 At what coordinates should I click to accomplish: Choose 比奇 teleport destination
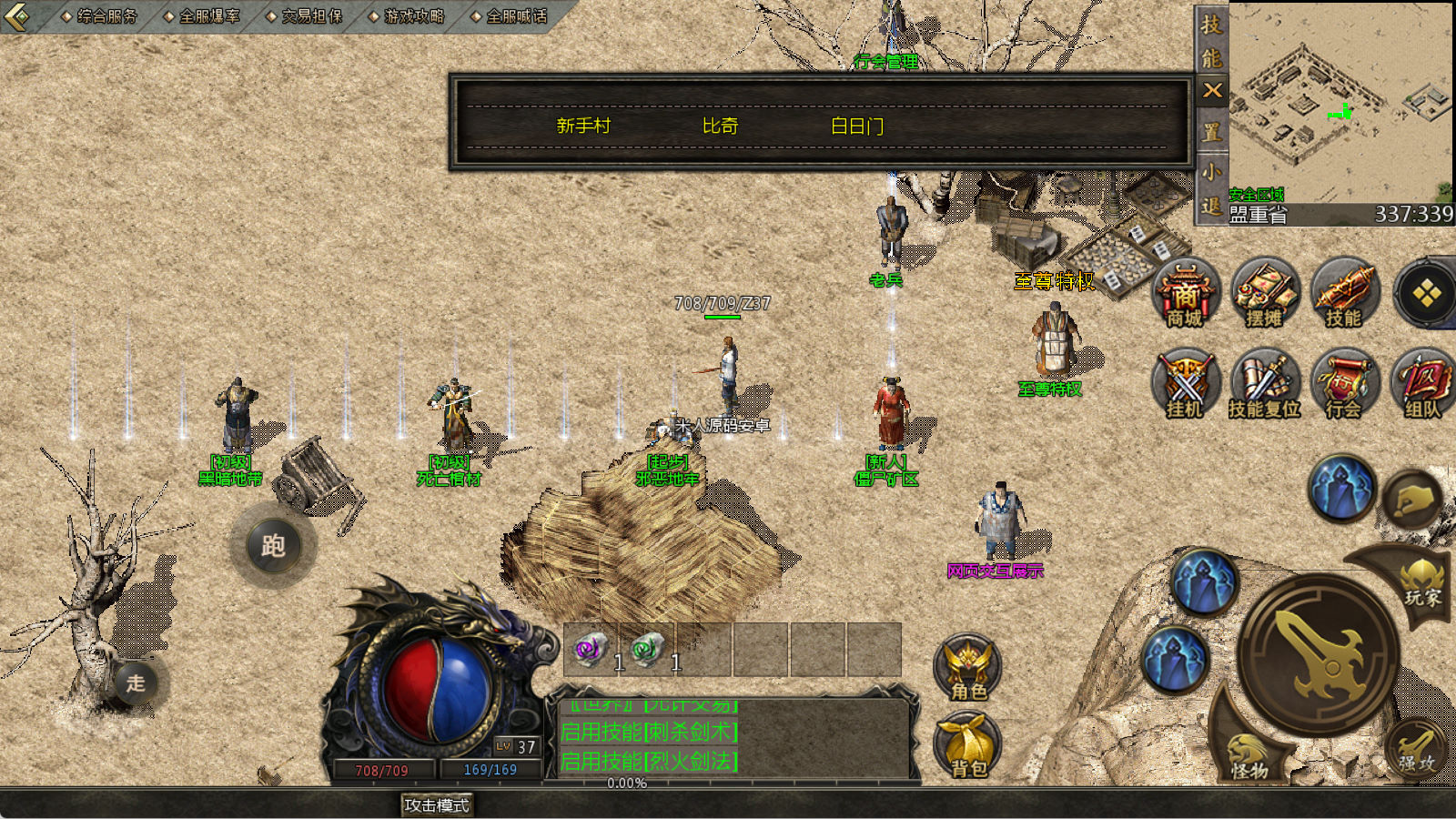point(720,126)
